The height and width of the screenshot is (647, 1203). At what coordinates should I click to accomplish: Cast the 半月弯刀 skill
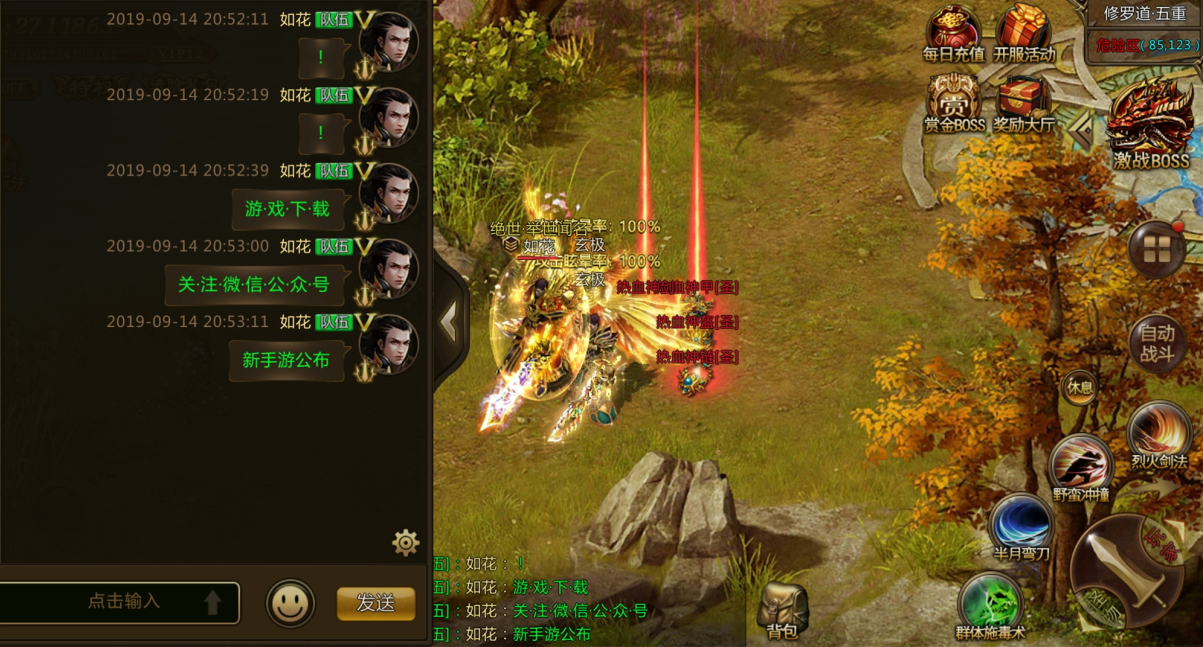coord(1021,526)
